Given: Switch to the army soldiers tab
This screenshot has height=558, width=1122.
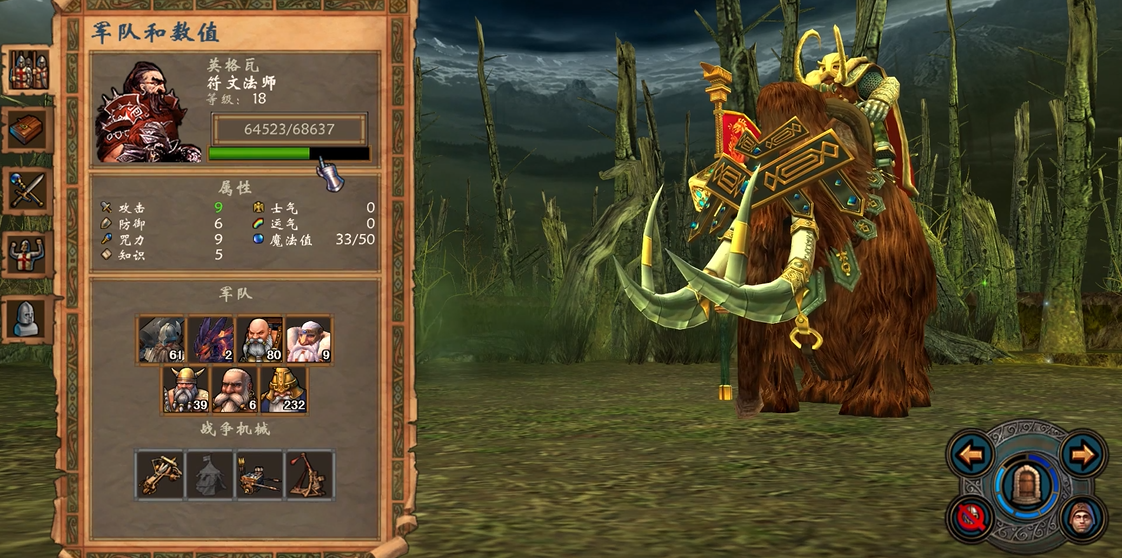Looking at the screenshot, I should 26,71.
